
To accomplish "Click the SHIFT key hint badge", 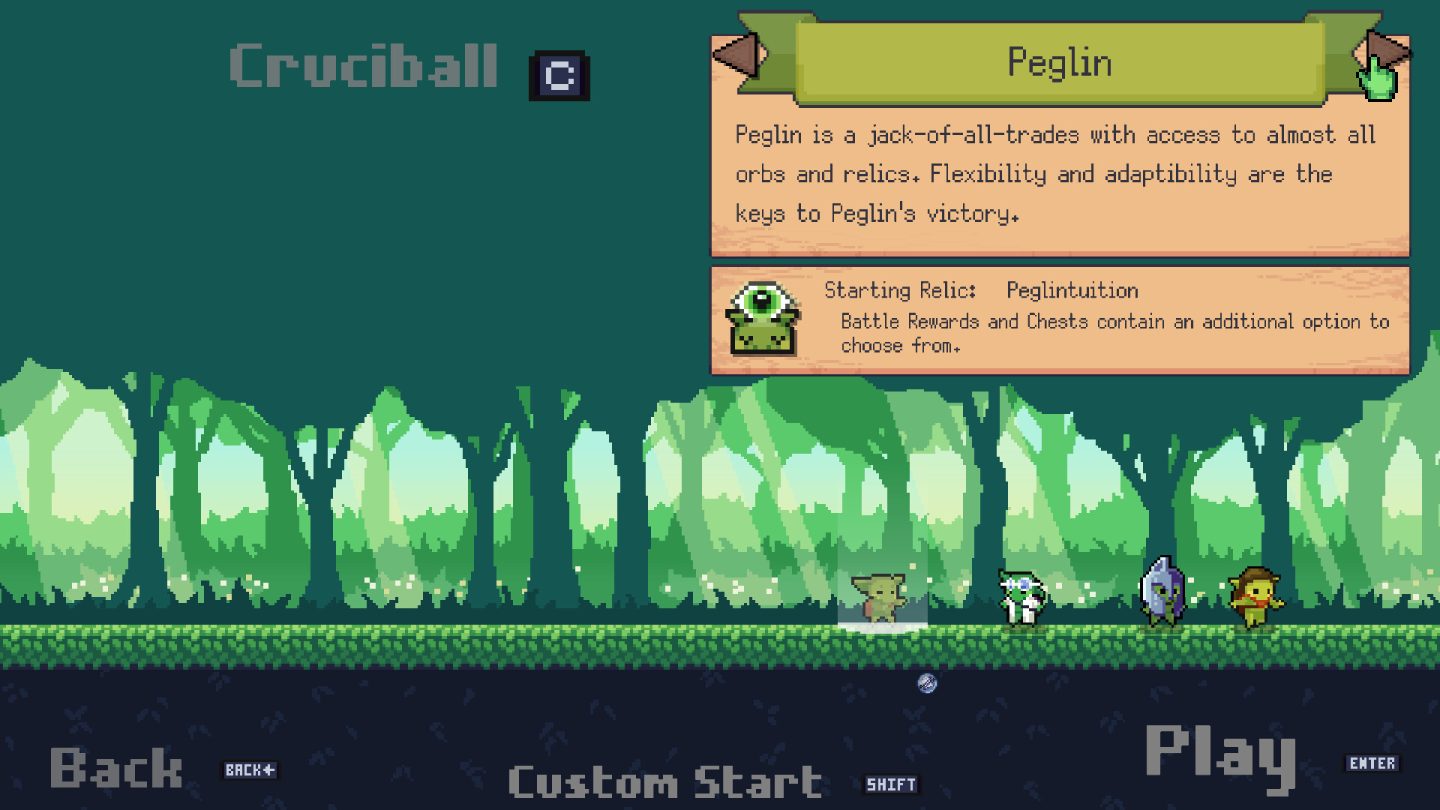I will [x=891, y=784].
